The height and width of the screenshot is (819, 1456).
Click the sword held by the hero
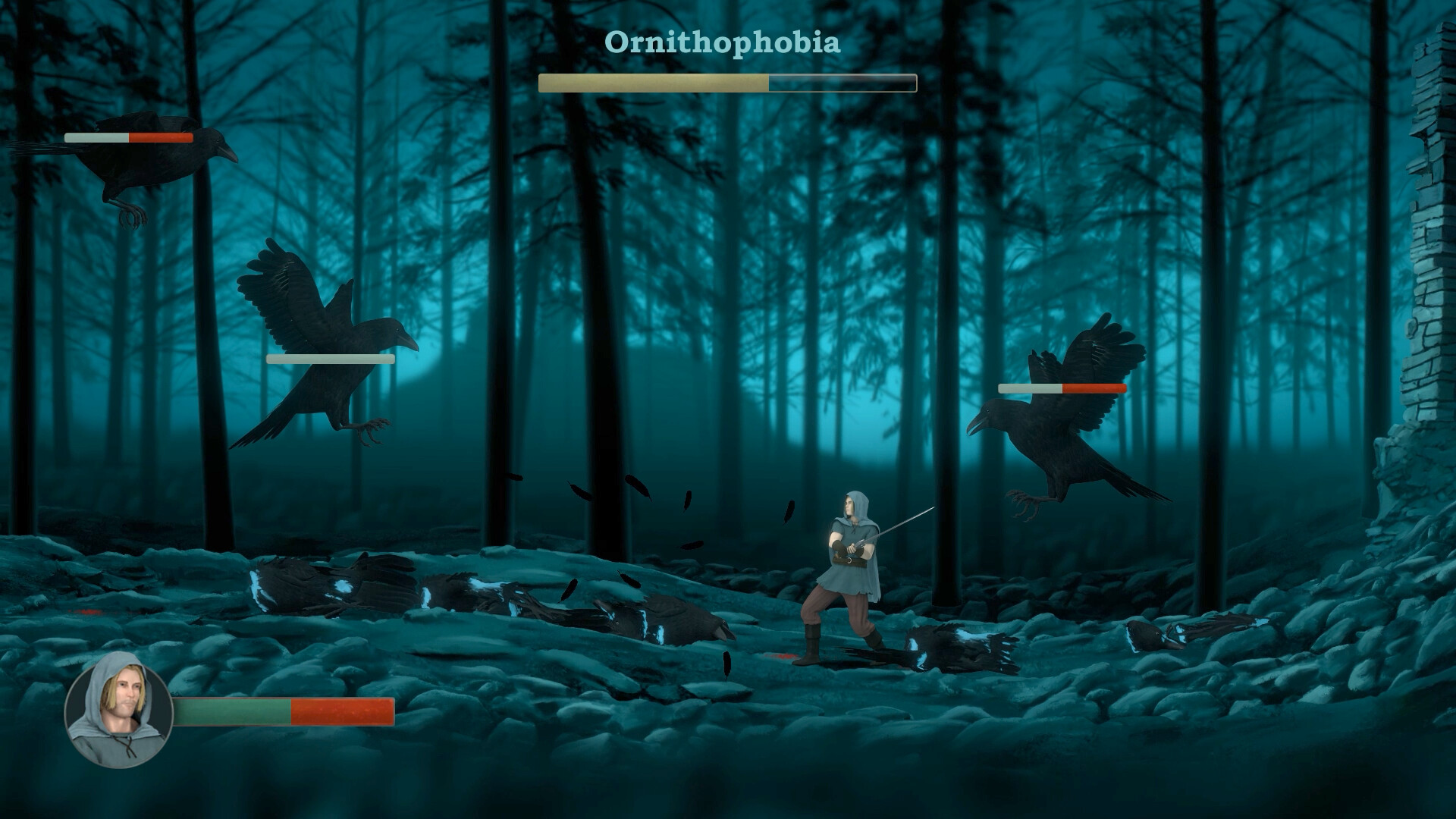point(899,523)
